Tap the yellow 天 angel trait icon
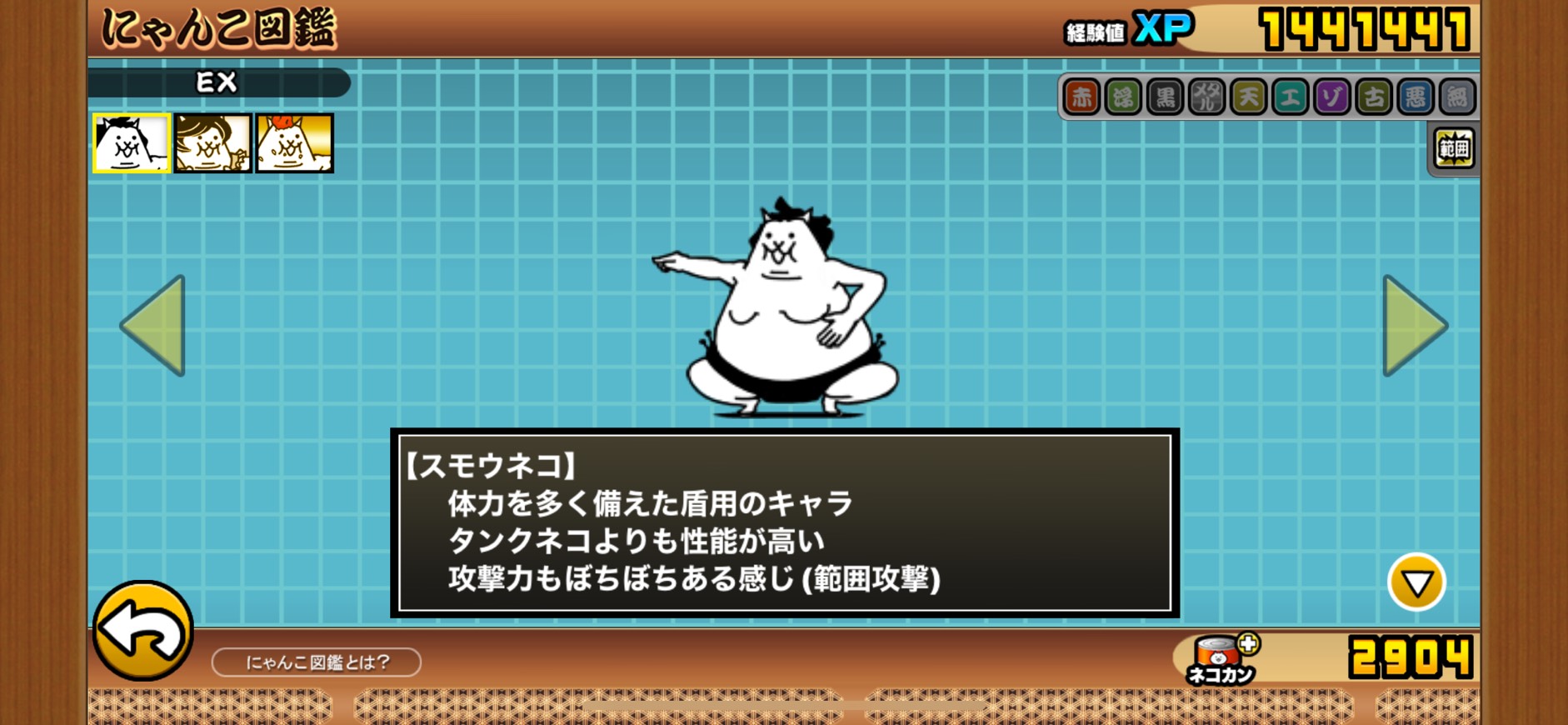The image size is (1568, 725). (x=1248, y=97)
